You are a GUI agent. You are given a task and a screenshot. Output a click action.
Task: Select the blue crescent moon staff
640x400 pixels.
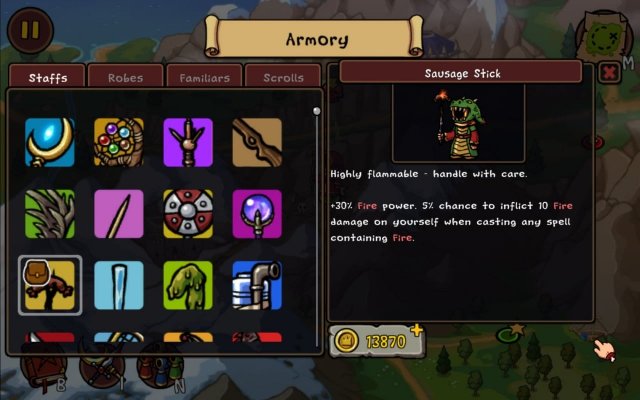[x=50, y=143]
